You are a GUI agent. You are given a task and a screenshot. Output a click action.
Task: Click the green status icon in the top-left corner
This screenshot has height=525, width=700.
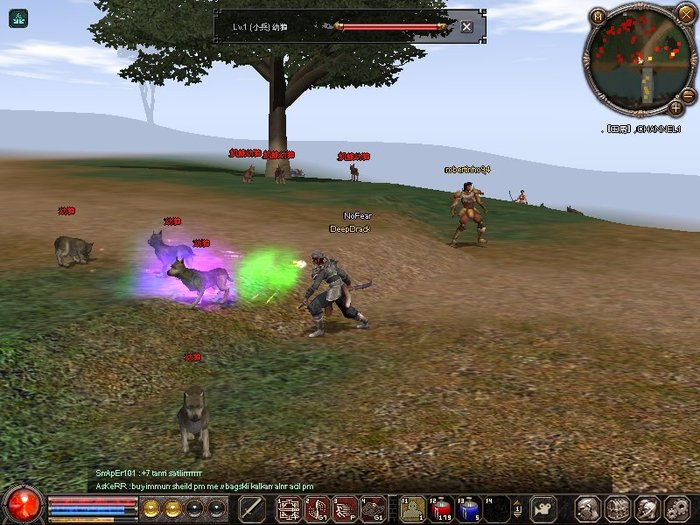tap(18, 18)
